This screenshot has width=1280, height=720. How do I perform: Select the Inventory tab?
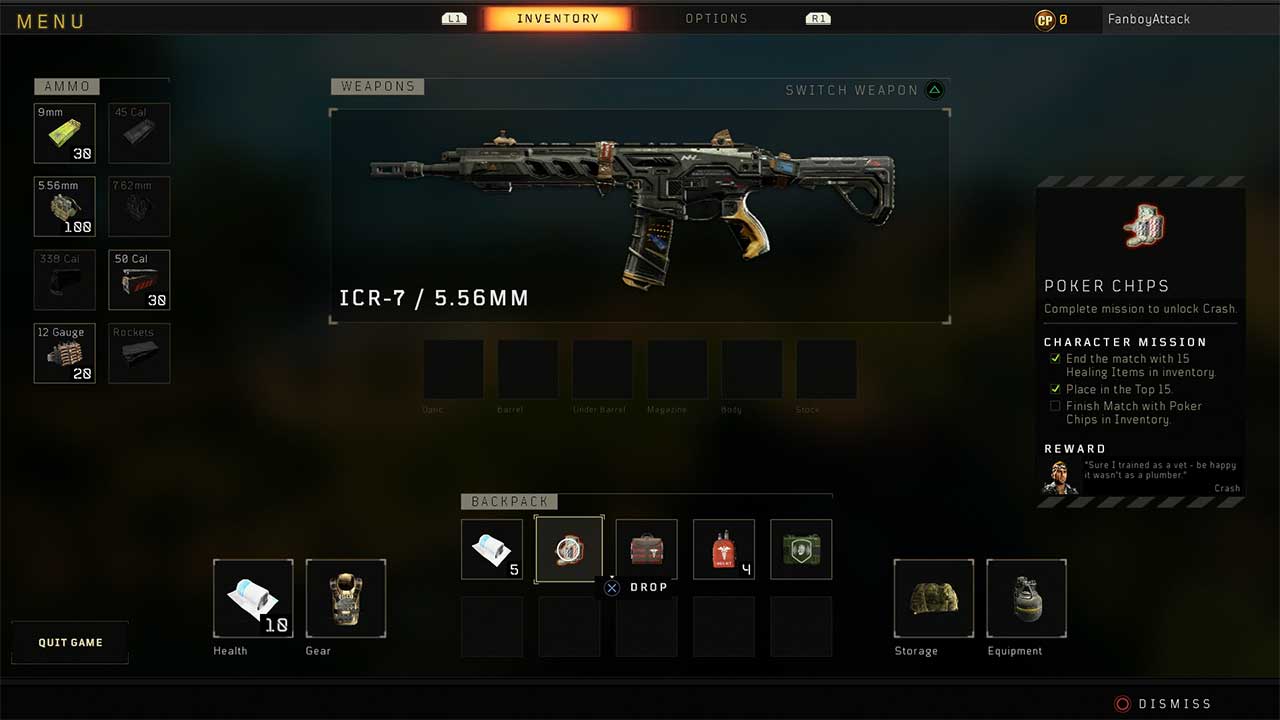click(x=557, y=19)
